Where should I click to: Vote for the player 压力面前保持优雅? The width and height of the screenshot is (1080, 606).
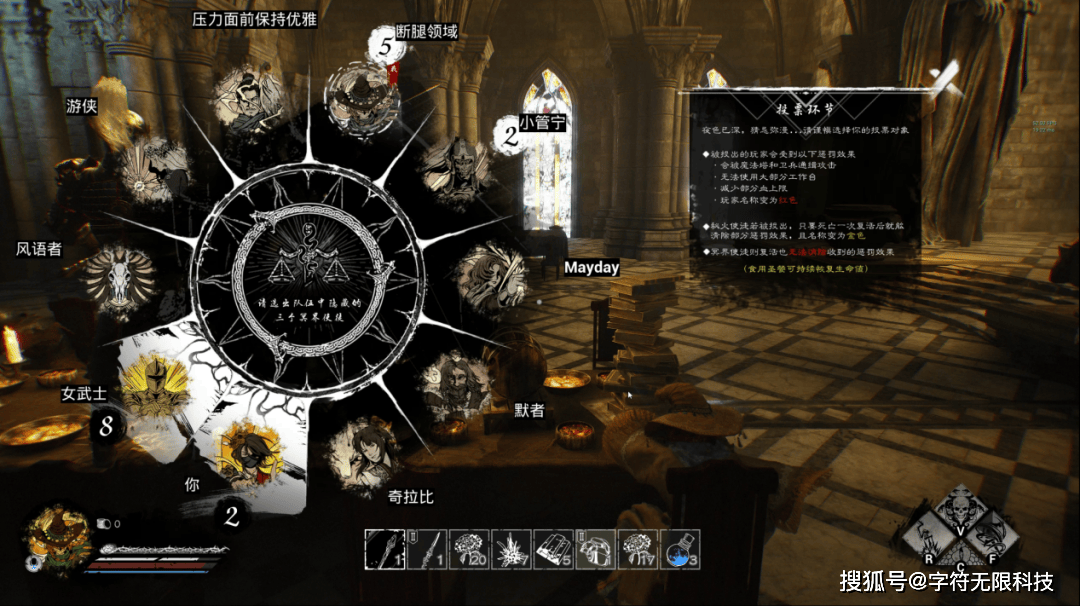coord(244,100)
